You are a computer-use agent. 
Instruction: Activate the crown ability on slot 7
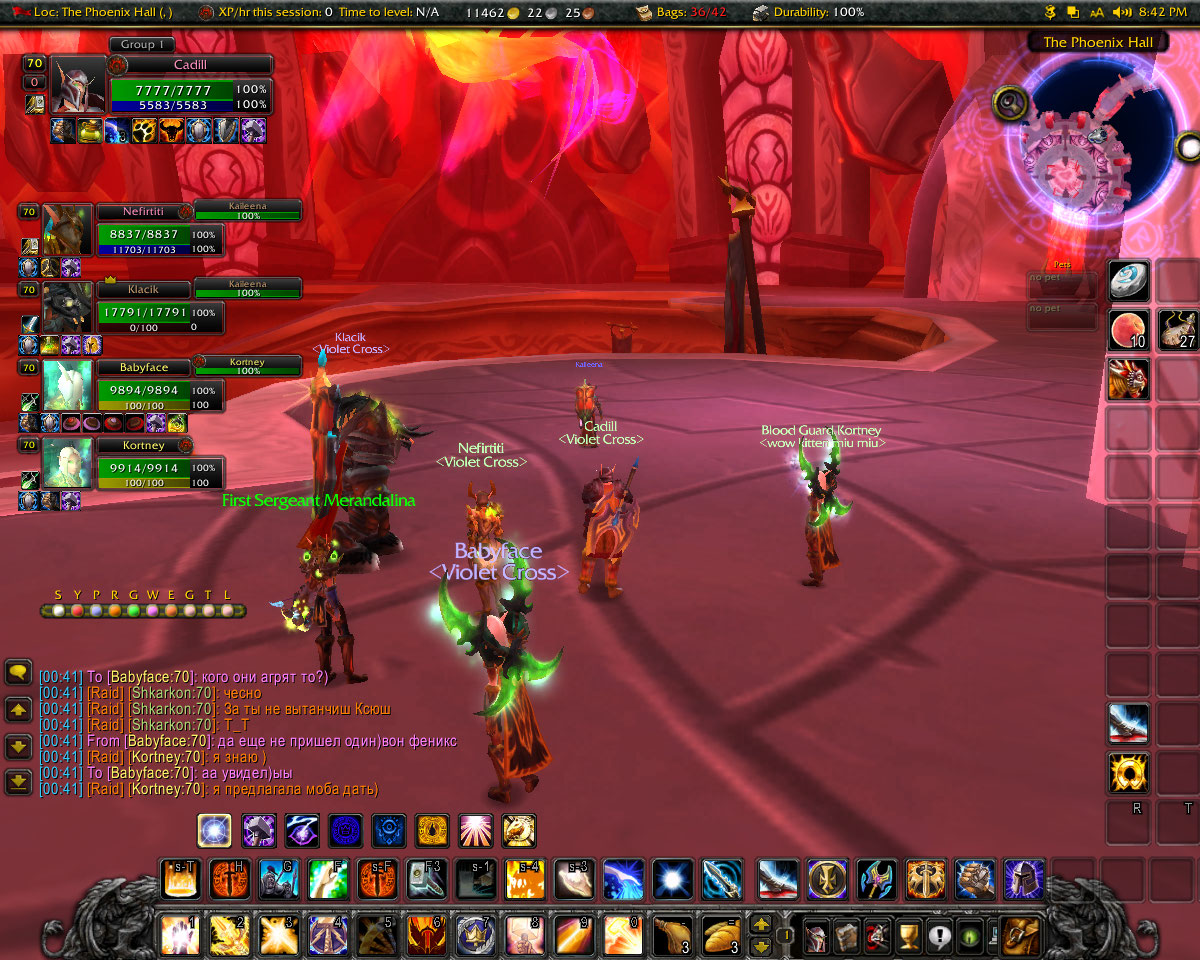[x=475, y=936]
